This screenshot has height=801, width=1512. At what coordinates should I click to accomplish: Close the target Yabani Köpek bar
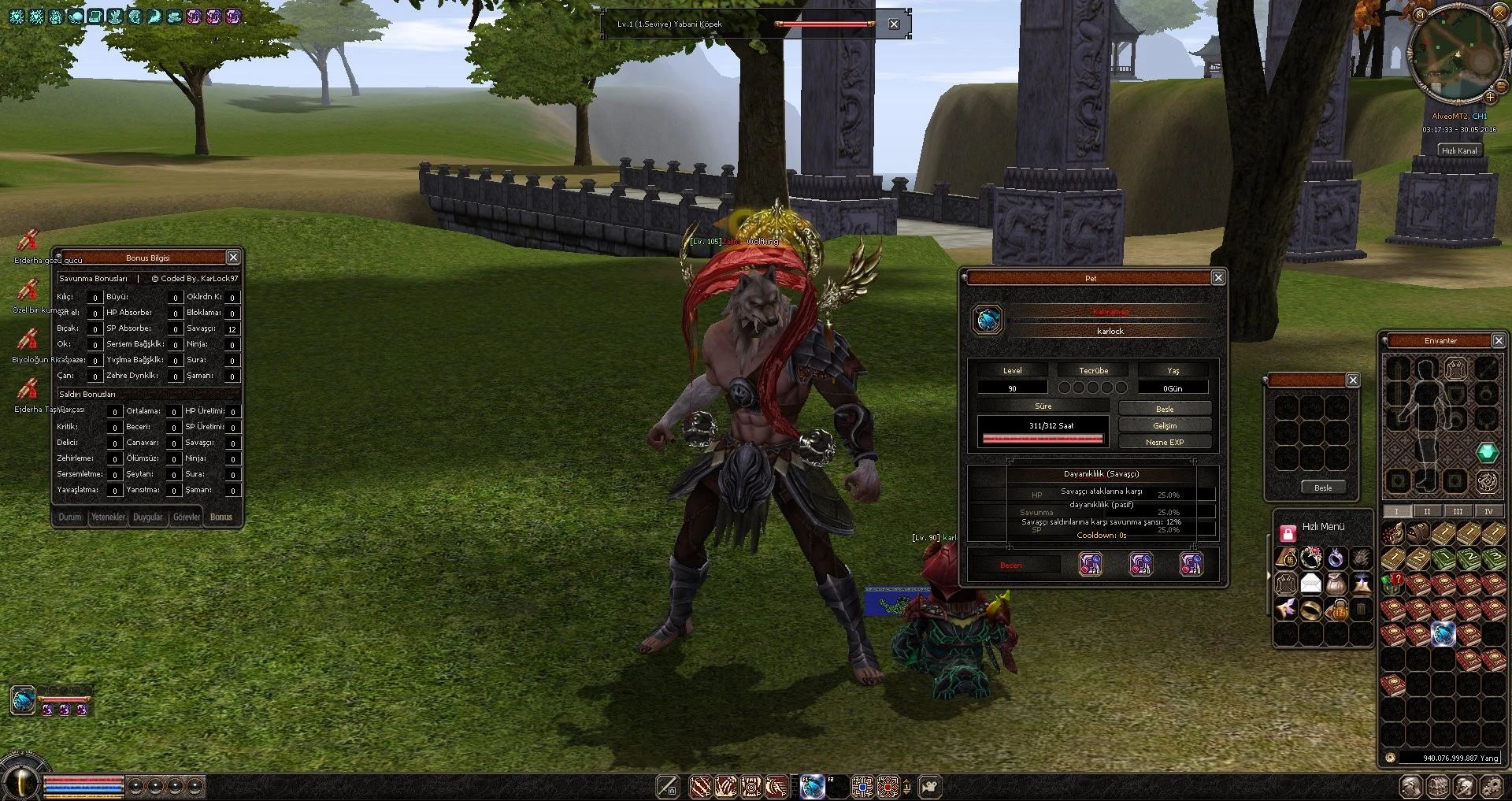[x=894, y=24]
